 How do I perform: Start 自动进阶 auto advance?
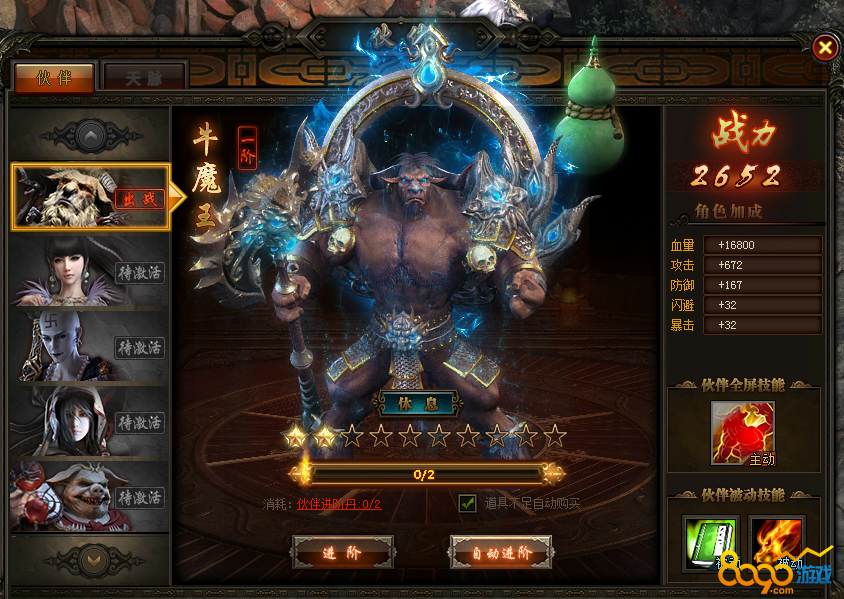[x=501, y=552]
